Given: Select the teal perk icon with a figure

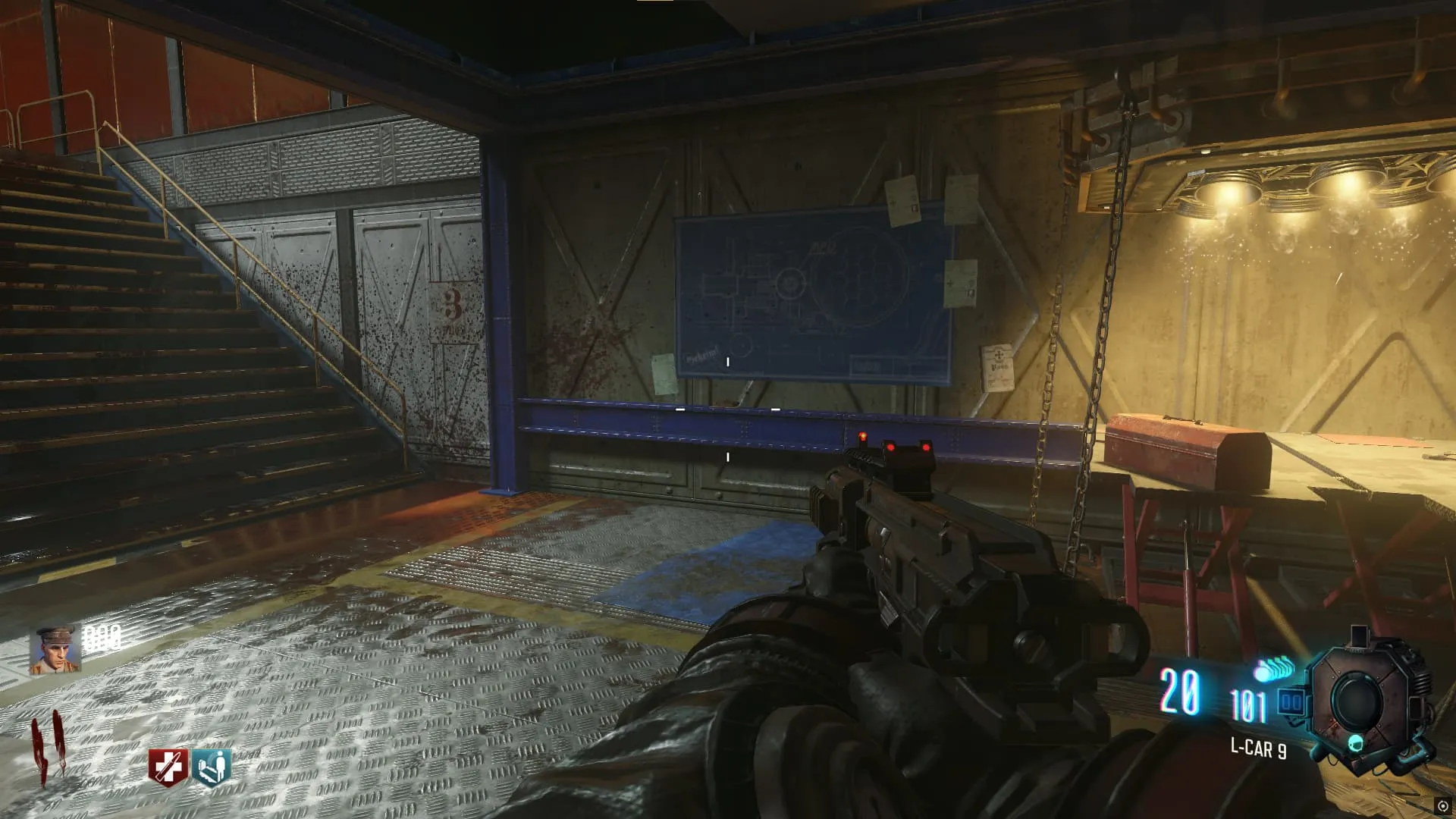Looking at the screenshot, I should (x=212, y=767).
